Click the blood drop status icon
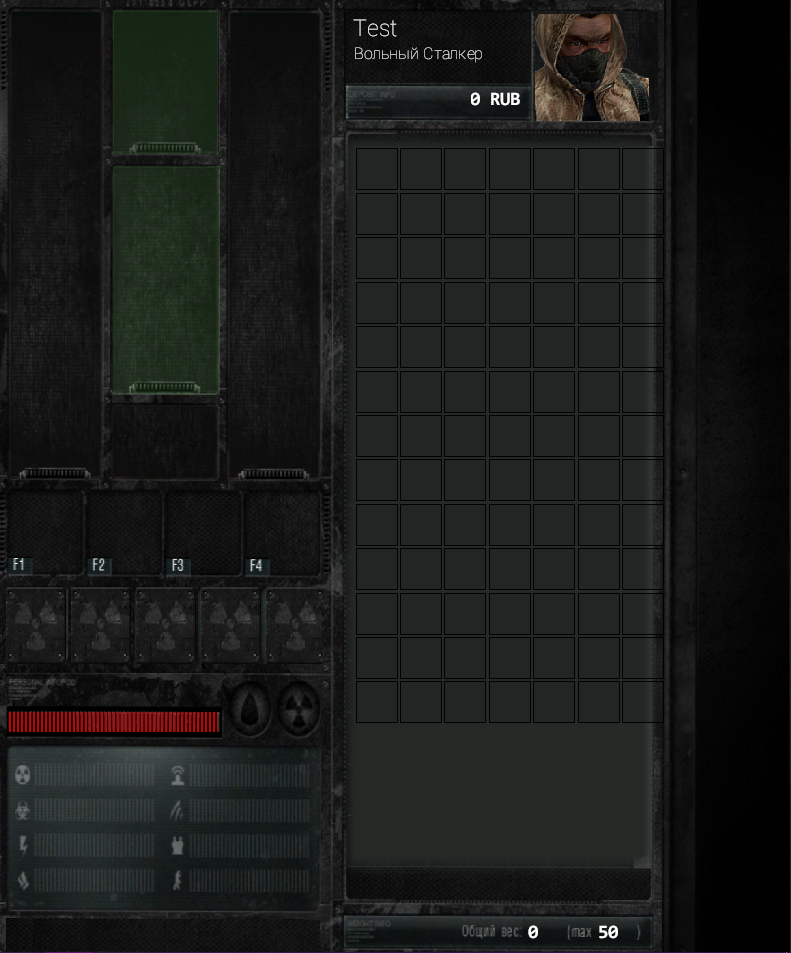Viewport: 791px width, 953px height. click(x=250, y=710)
